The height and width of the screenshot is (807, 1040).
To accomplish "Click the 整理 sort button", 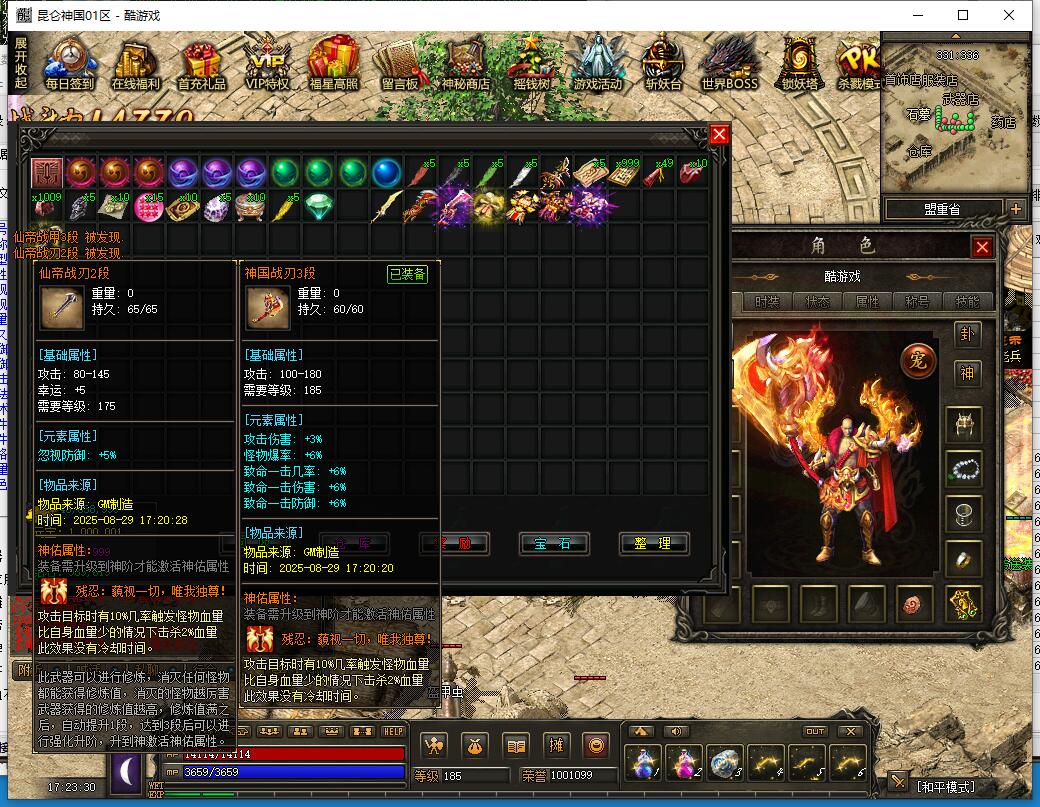I will 653,543.
